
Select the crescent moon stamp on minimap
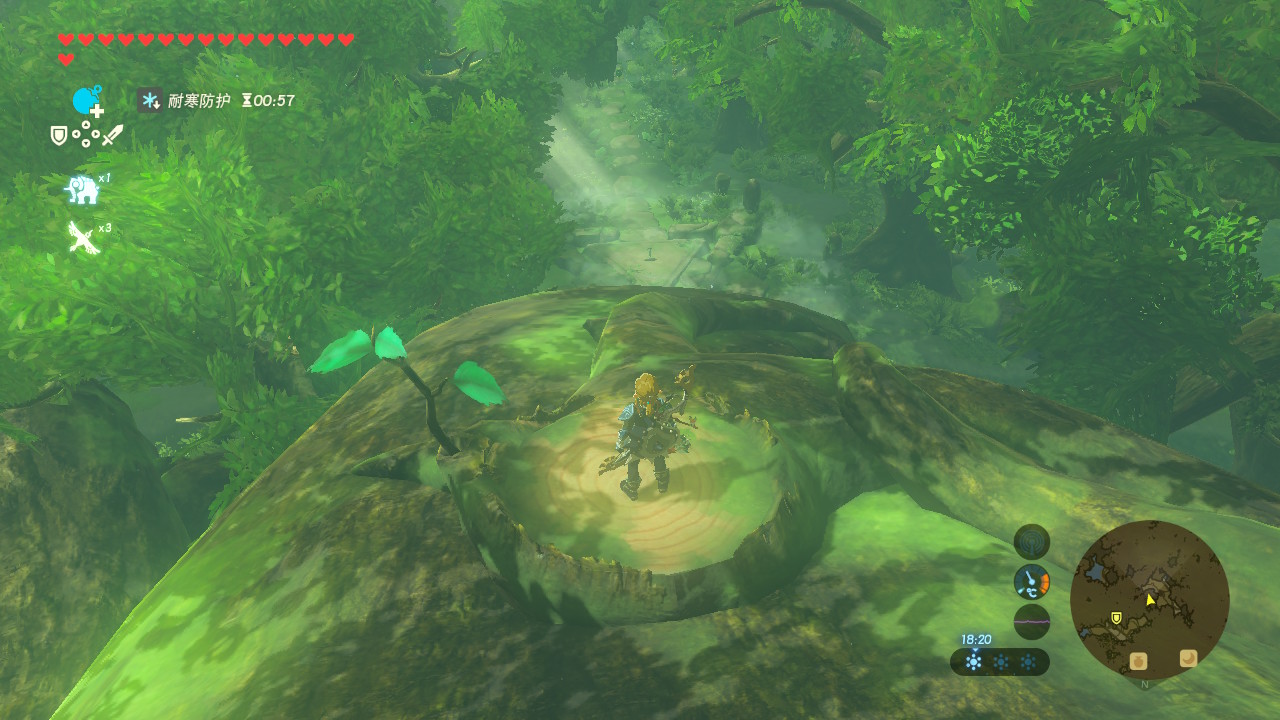pyautogui.click(x=1188, y=658)
